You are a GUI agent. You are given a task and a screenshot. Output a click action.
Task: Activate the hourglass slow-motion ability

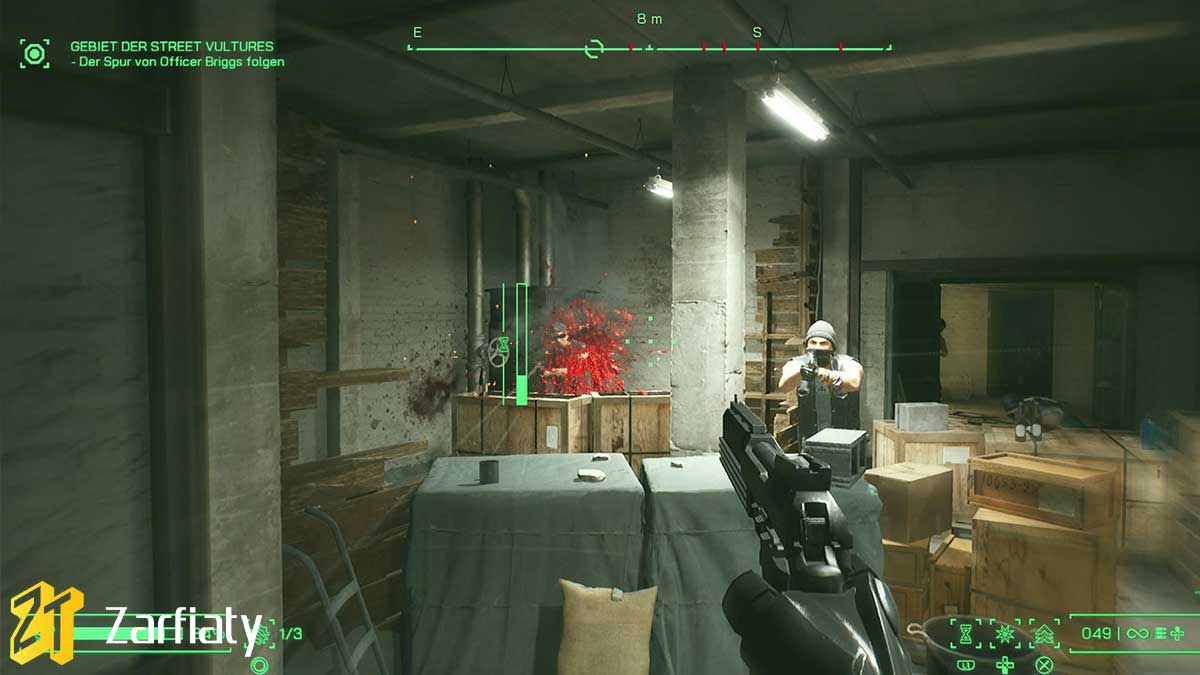tap(966, 633)
